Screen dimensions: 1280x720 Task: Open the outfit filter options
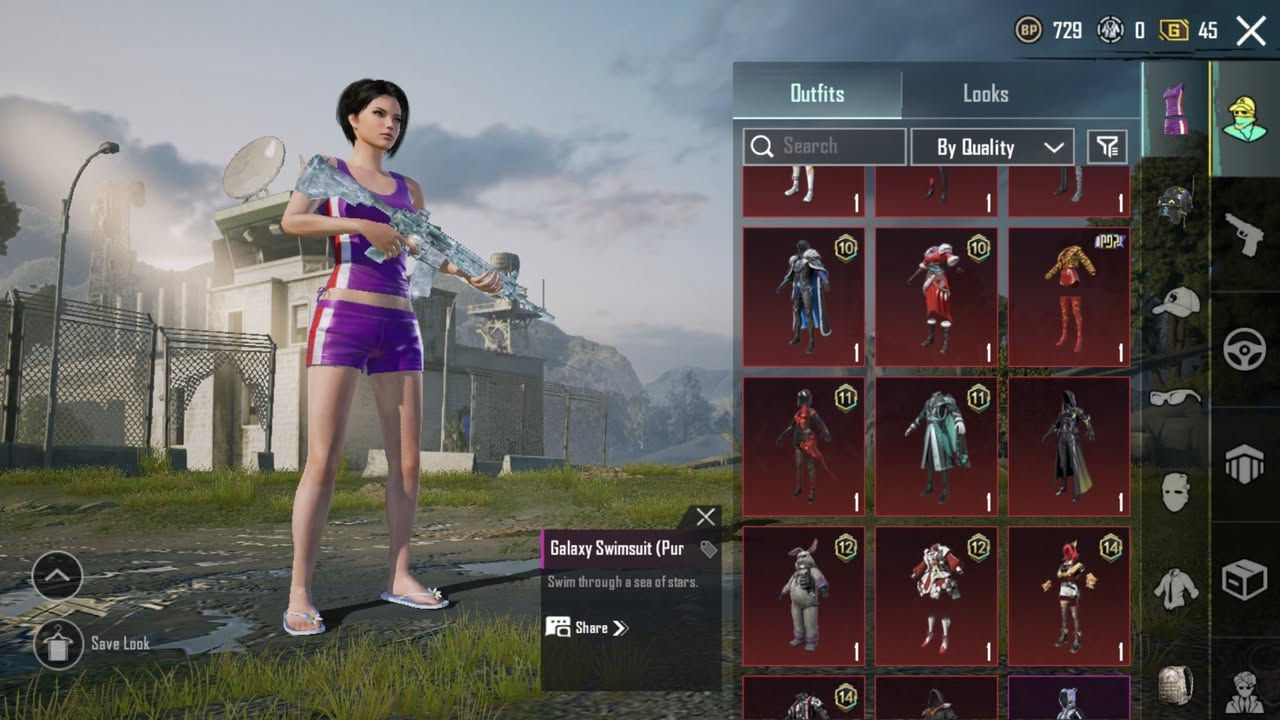[1107, 147]
